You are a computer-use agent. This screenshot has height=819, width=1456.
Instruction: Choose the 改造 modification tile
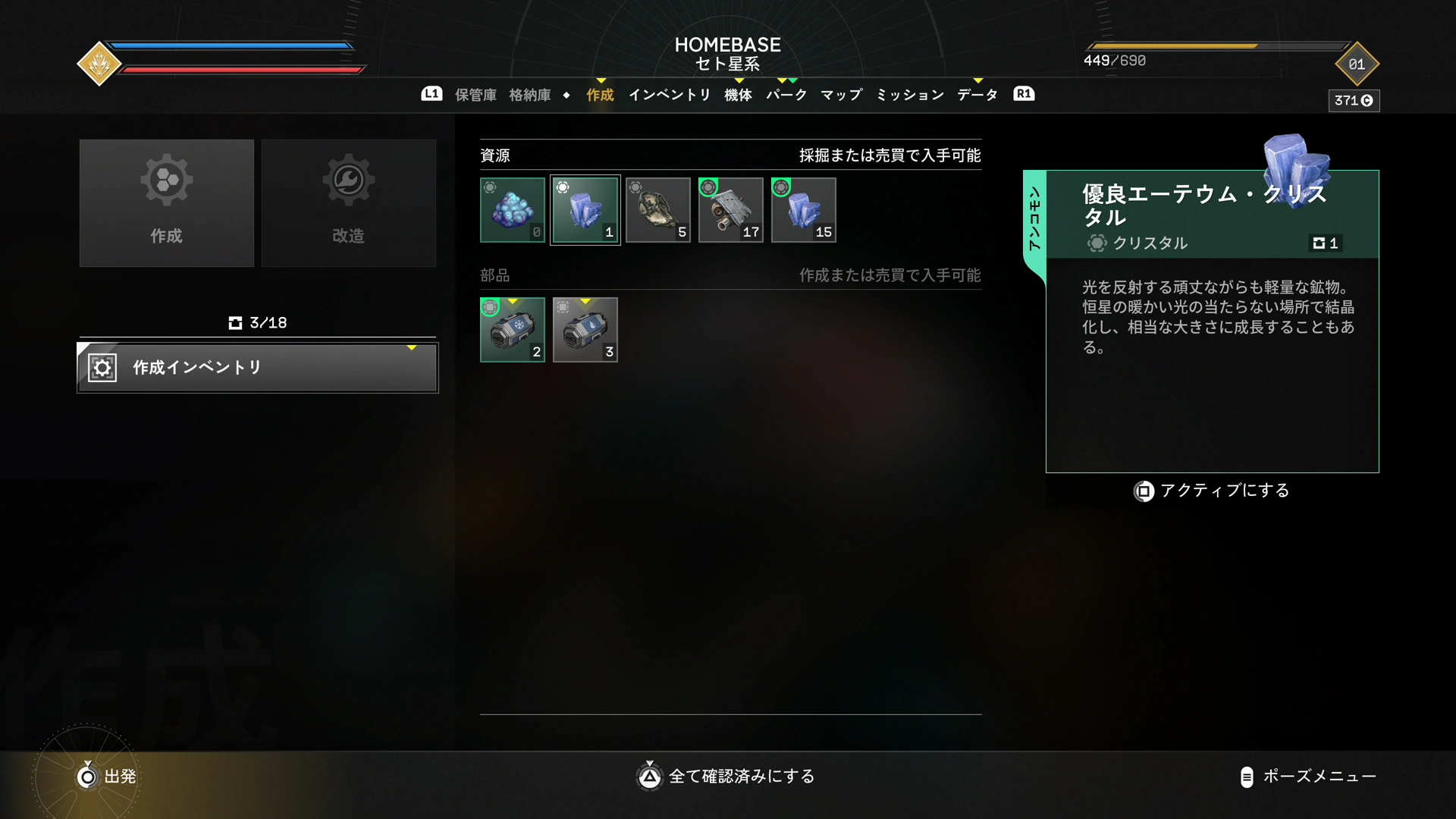point(349,202)
